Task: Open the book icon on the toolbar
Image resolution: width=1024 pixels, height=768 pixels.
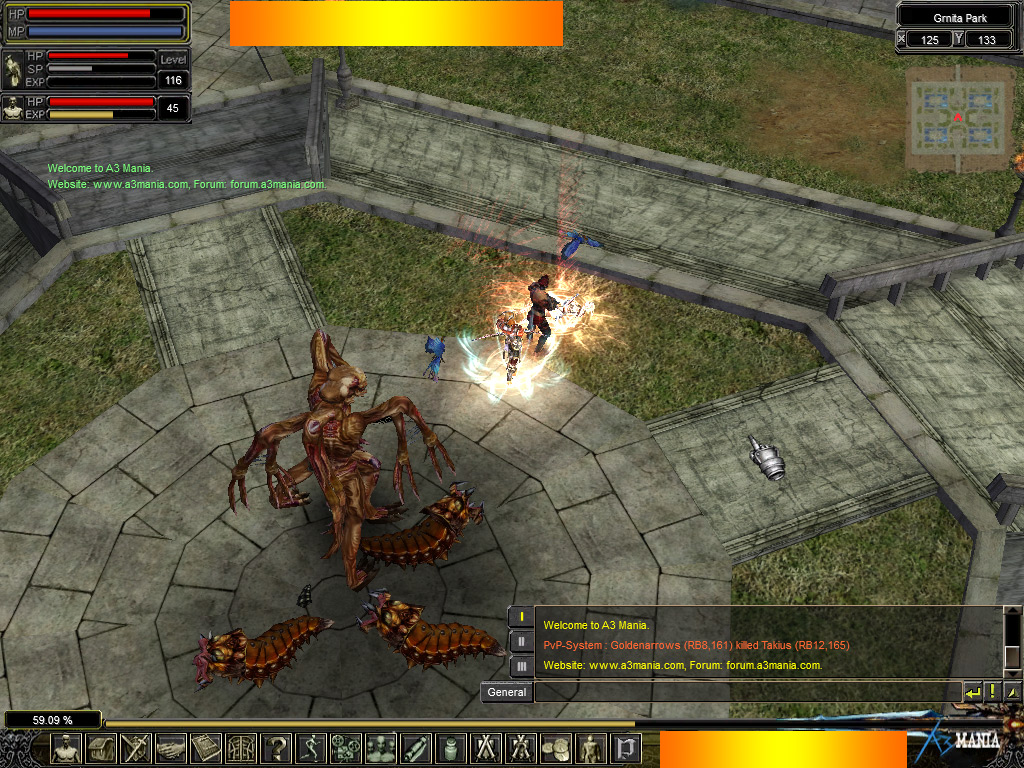Action: click(206, 748)
